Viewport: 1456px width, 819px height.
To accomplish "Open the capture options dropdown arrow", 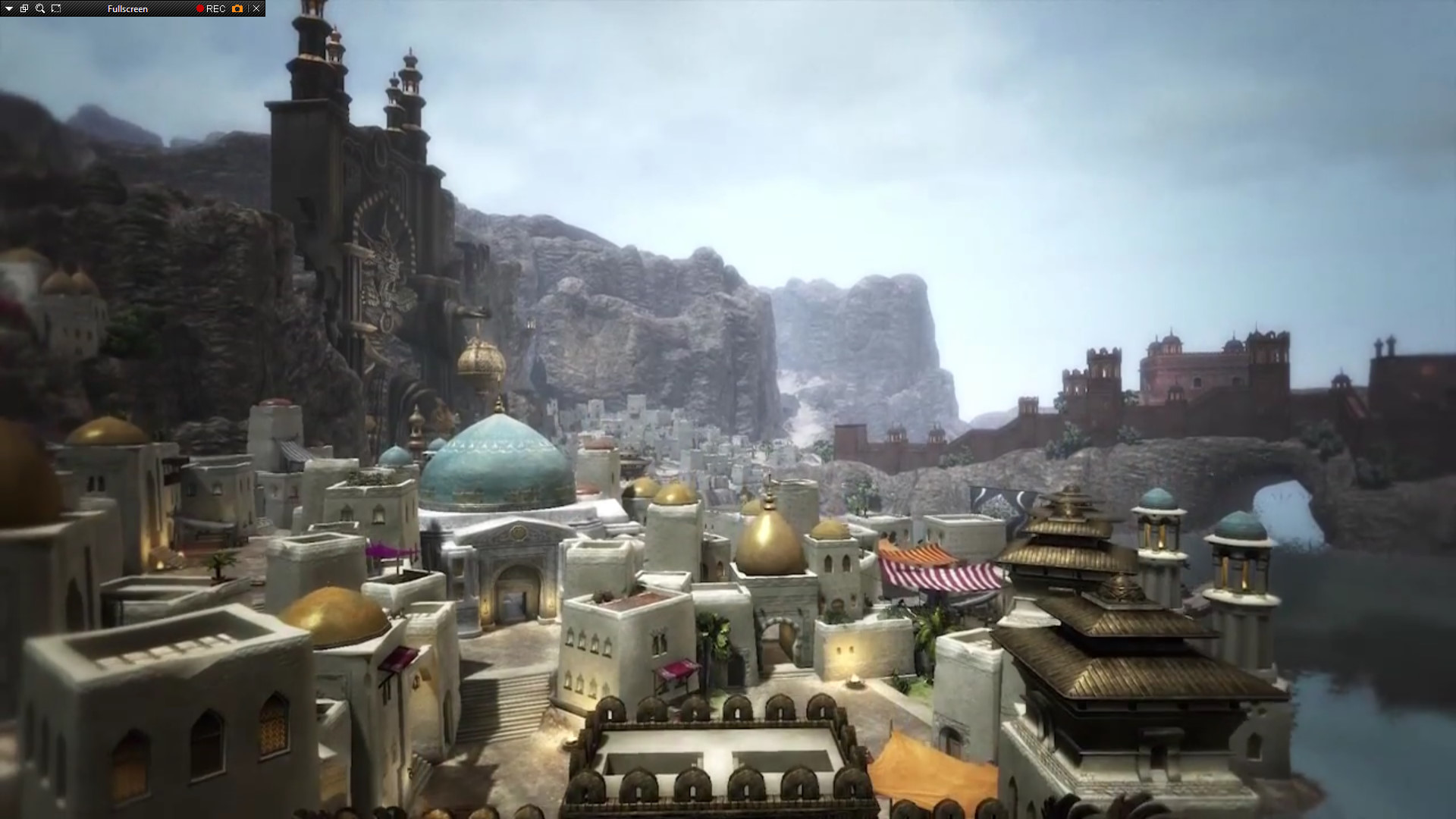I will click(x=8, y=8).
